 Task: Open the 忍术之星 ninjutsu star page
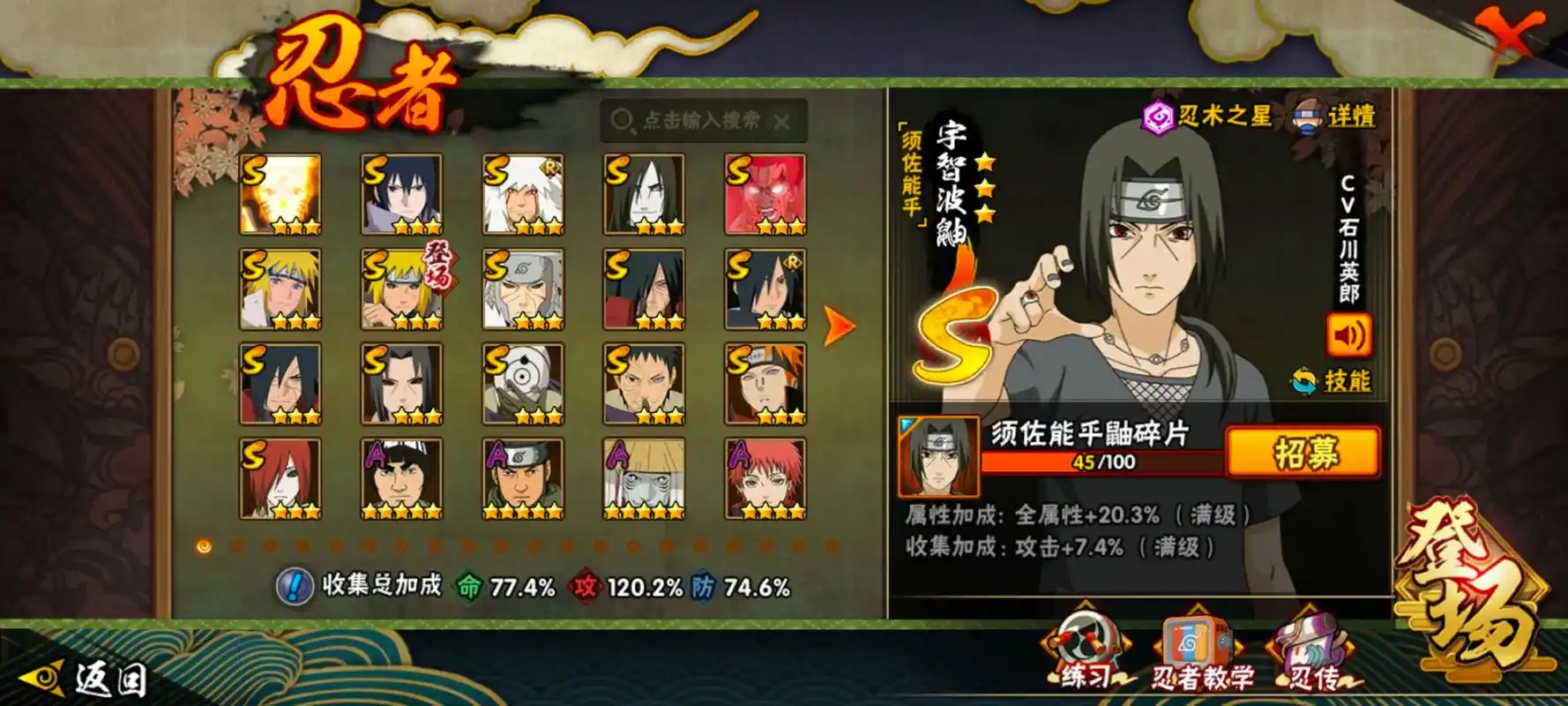point(1208,116)
